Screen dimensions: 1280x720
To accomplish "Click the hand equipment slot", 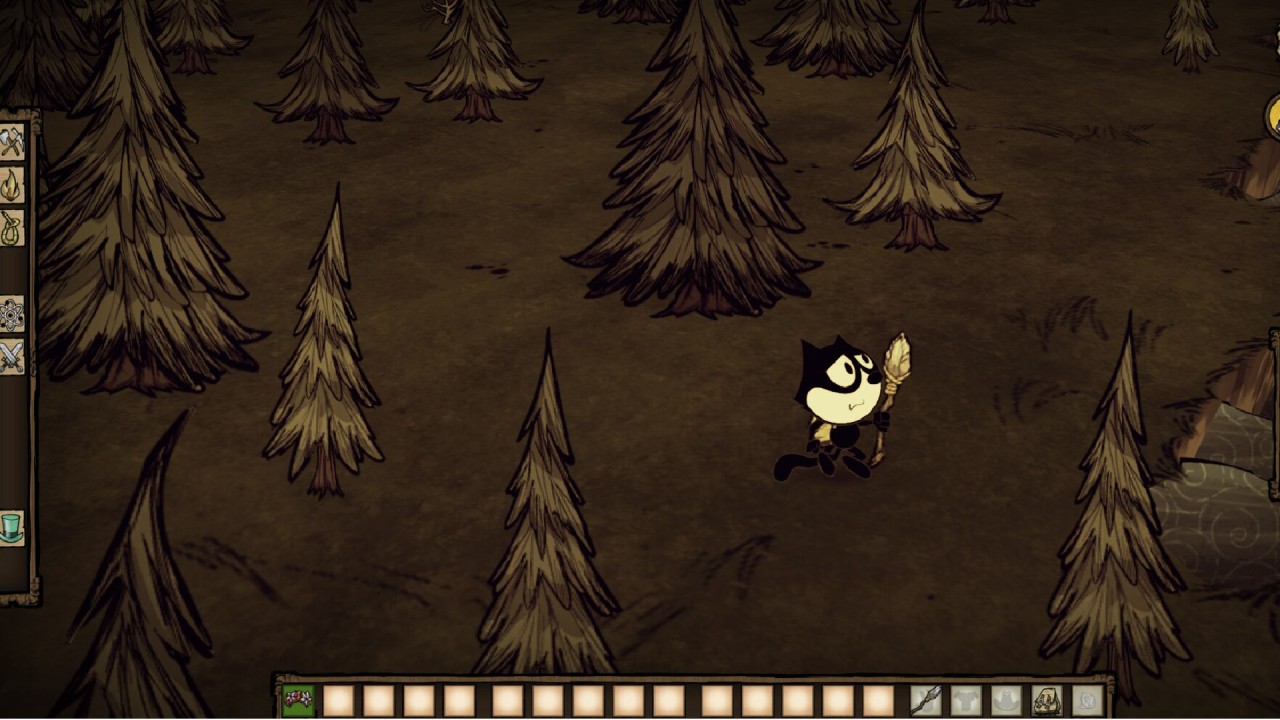I will (925, 700).
